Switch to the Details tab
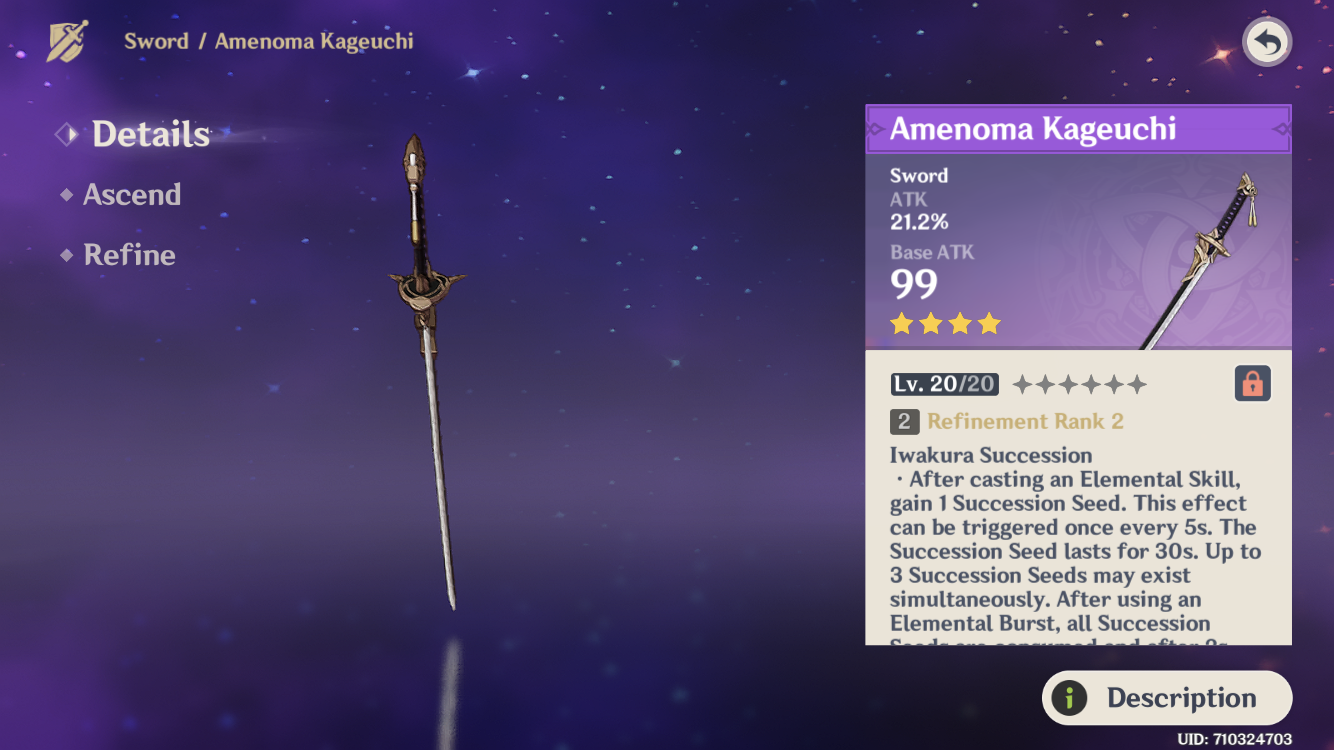Image resolution: width=1334 pixels, height=750 pixels. (150, 133)
